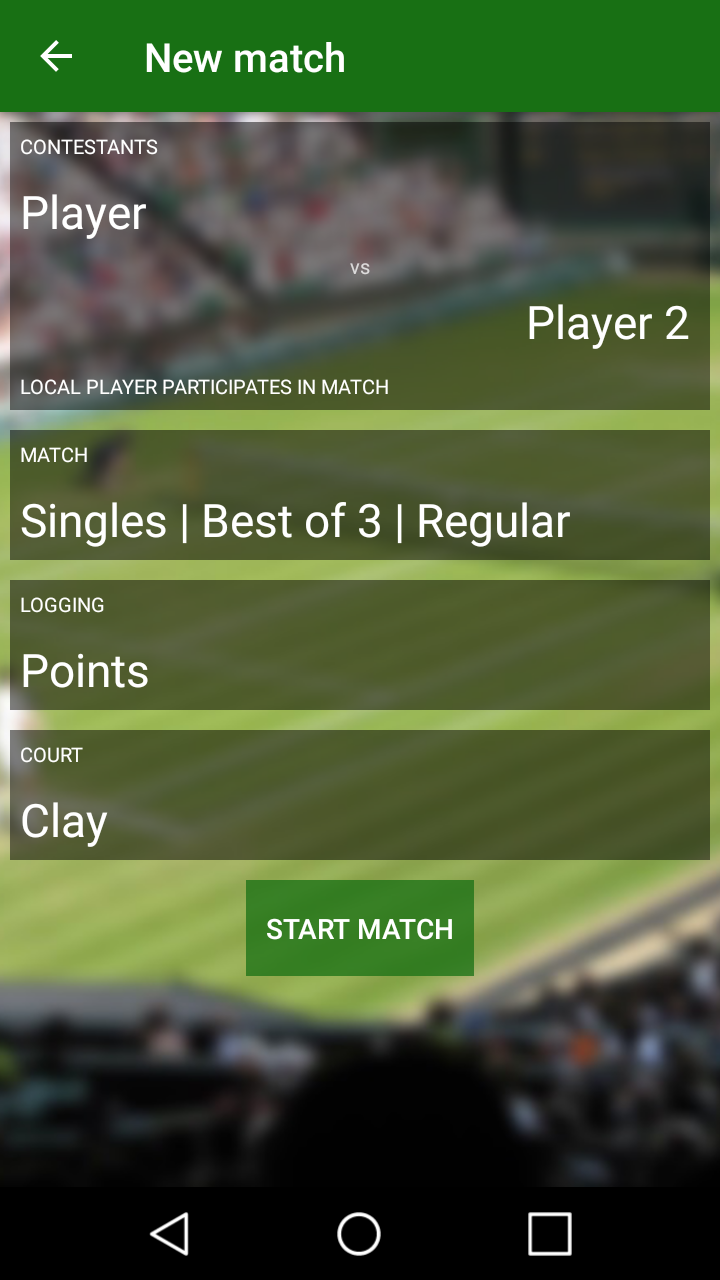Open the Match format settings panel
The height and width of the screenshot is (1280, 720).
(360, 496)
